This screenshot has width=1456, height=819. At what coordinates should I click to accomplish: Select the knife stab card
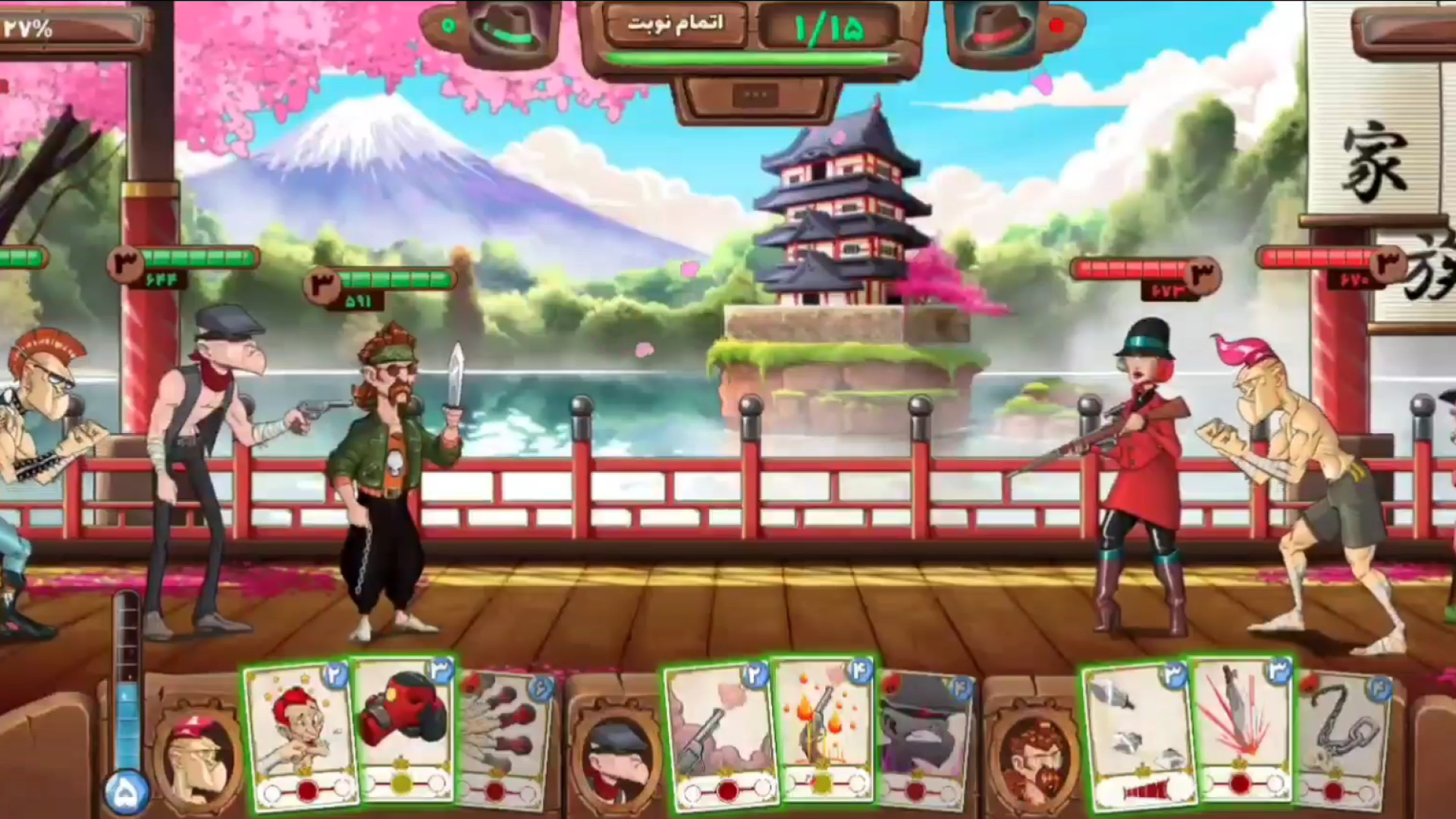click(1242, 728)
